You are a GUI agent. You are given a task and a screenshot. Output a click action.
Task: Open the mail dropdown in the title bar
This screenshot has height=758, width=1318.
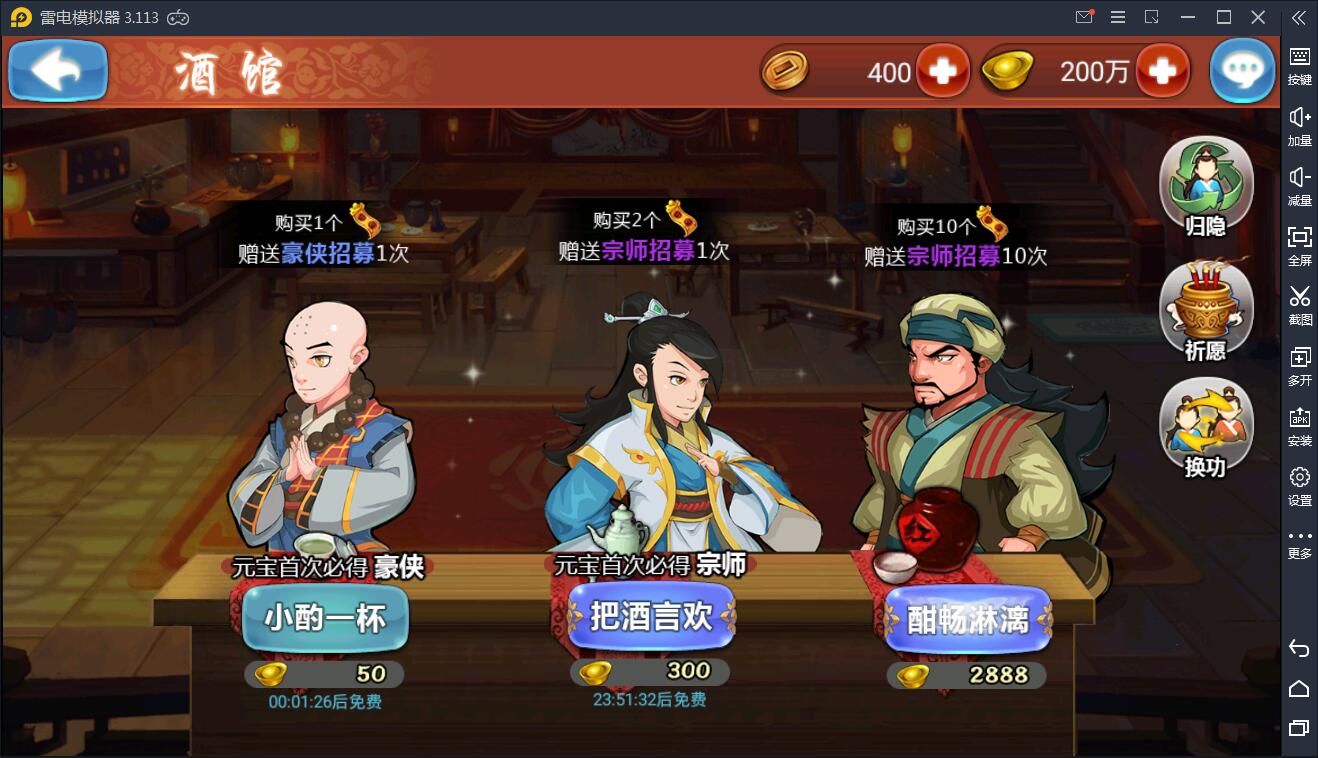click(1084, 17)
